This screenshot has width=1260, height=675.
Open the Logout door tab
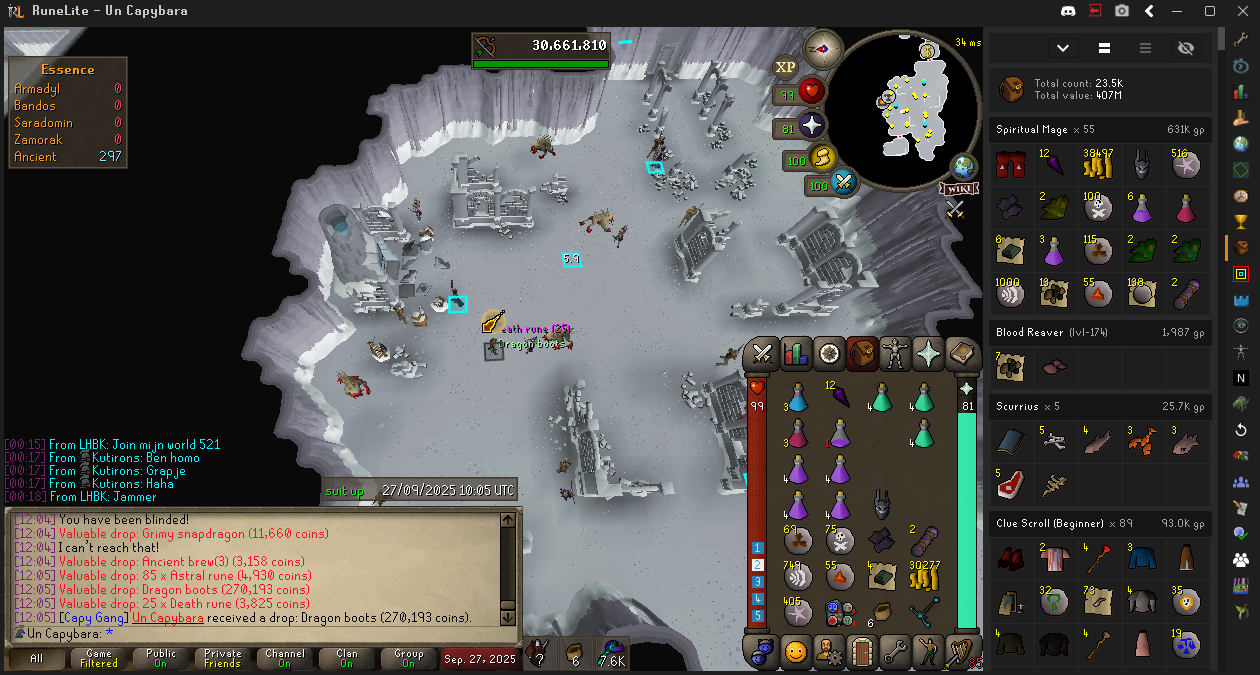pos(862,652)
